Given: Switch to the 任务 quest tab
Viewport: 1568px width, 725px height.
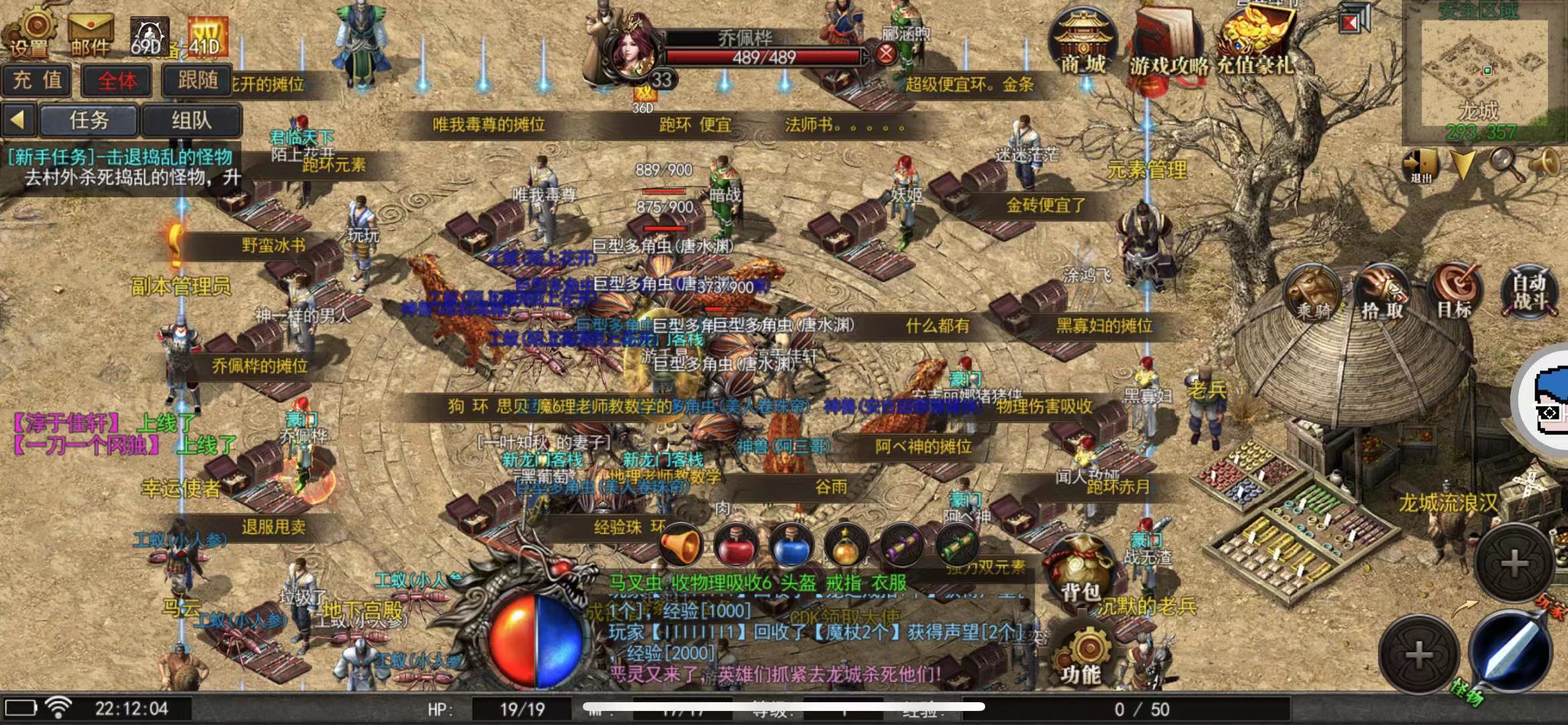Looking at the screenshot, I should (89, 120).
